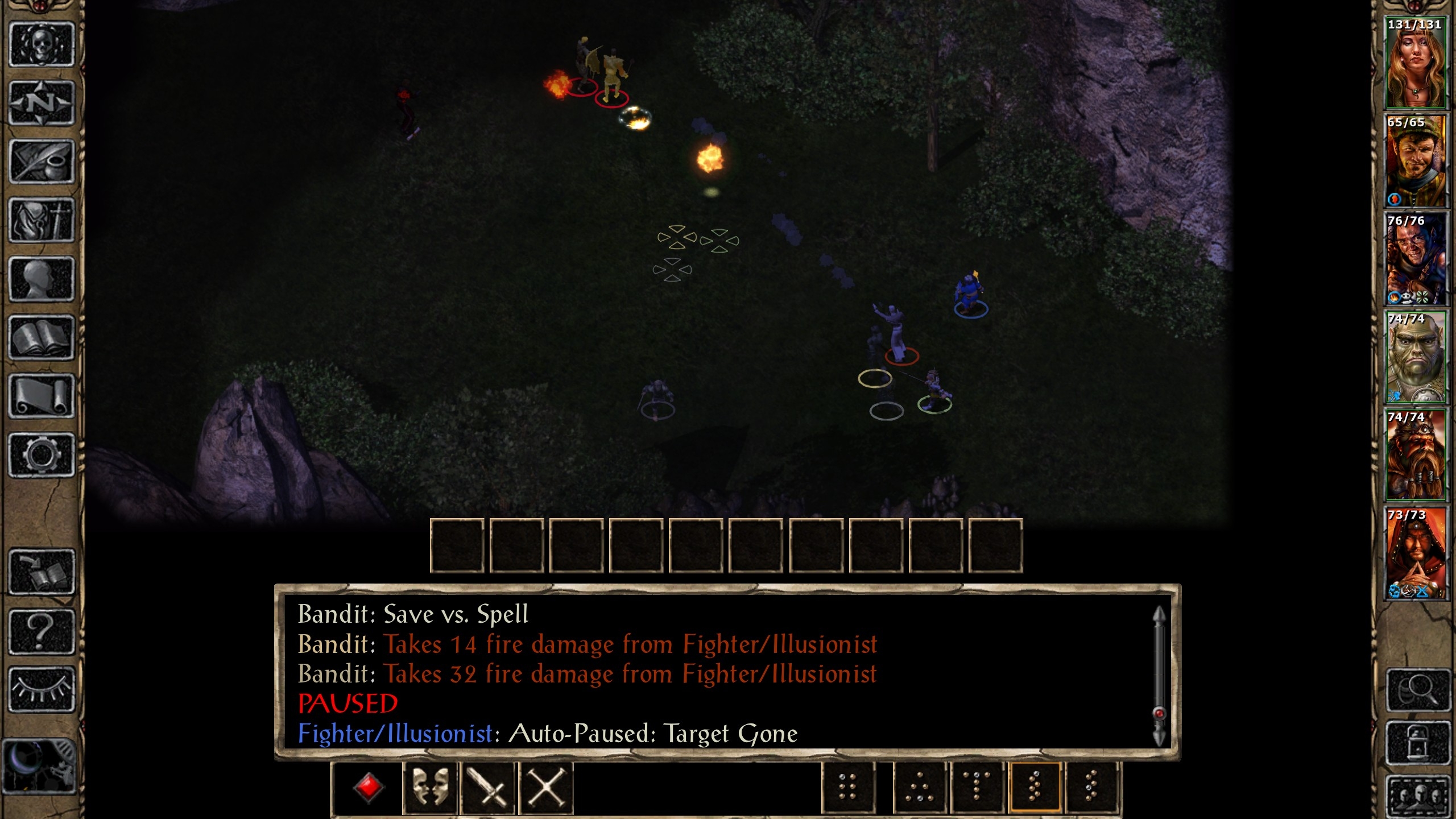
Task: Click the moon clock in the bottom-left corner
Action: [x=39, y=766]
